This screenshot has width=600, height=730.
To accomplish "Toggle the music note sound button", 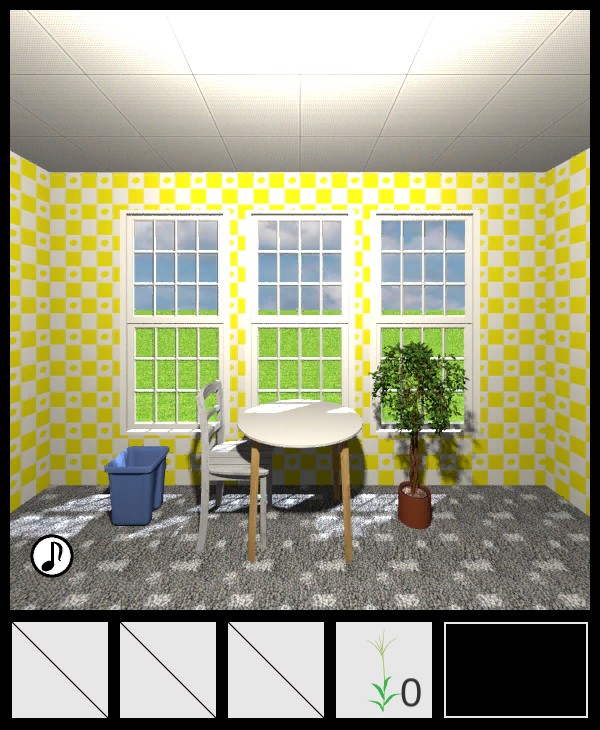I will pos(52,556).
